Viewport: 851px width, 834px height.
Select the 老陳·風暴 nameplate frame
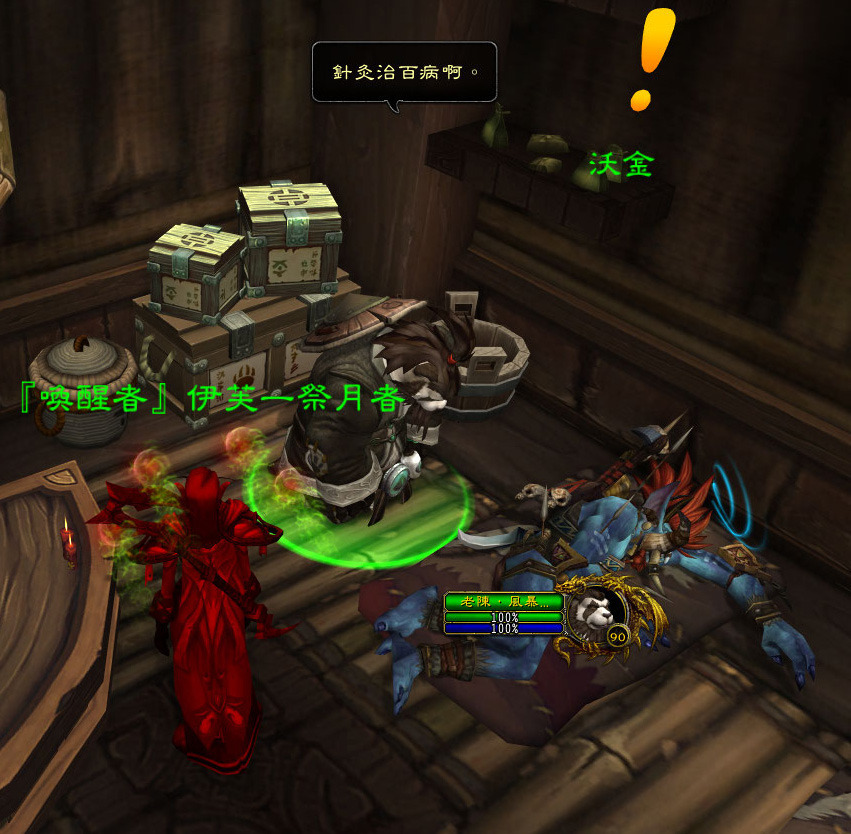pyautogui.click(x=504, y=603)
